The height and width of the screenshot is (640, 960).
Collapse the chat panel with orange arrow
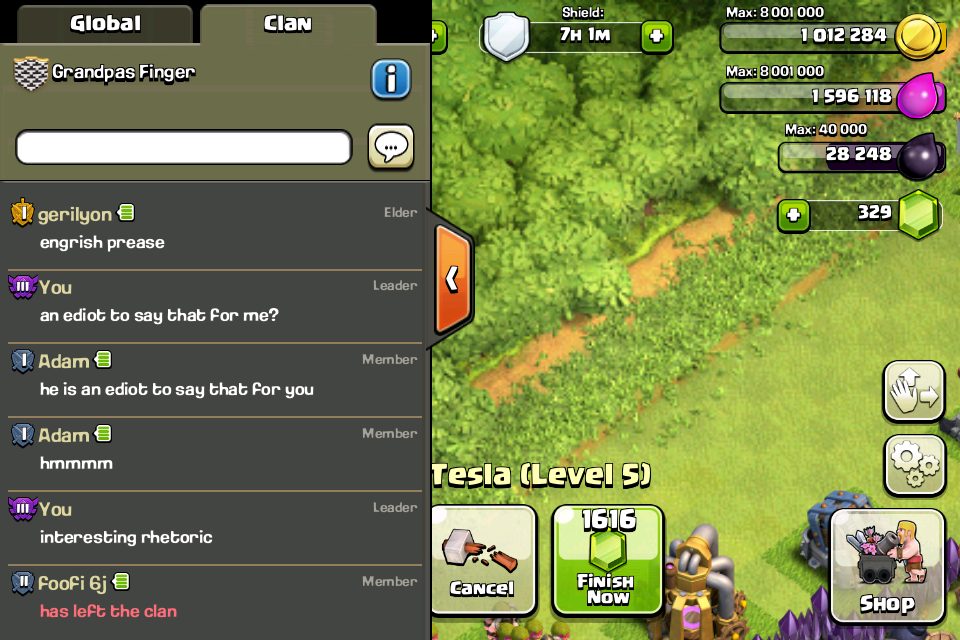click(452, 278)
